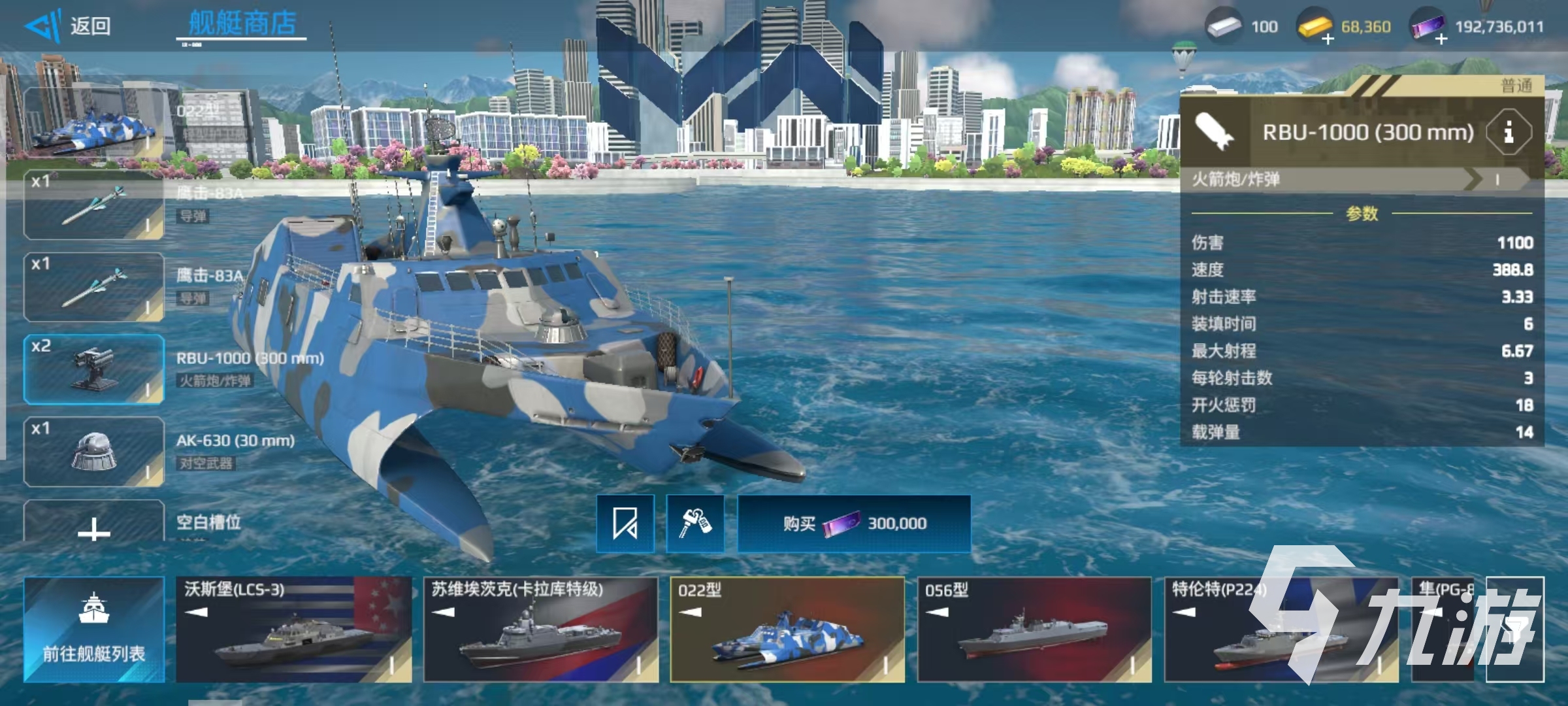Open the 前往舰艇列表 ship list

[x=94, y=630]
